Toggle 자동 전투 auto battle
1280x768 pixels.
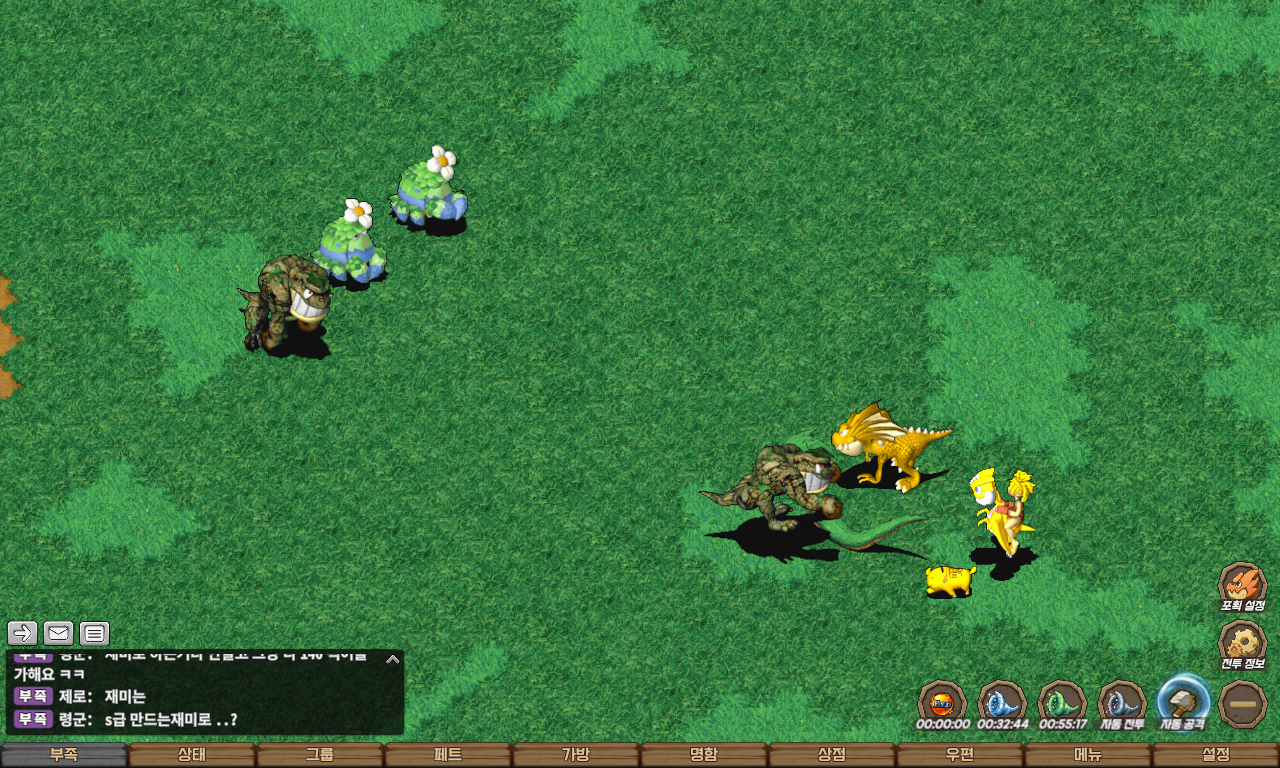click(1122, 702)
